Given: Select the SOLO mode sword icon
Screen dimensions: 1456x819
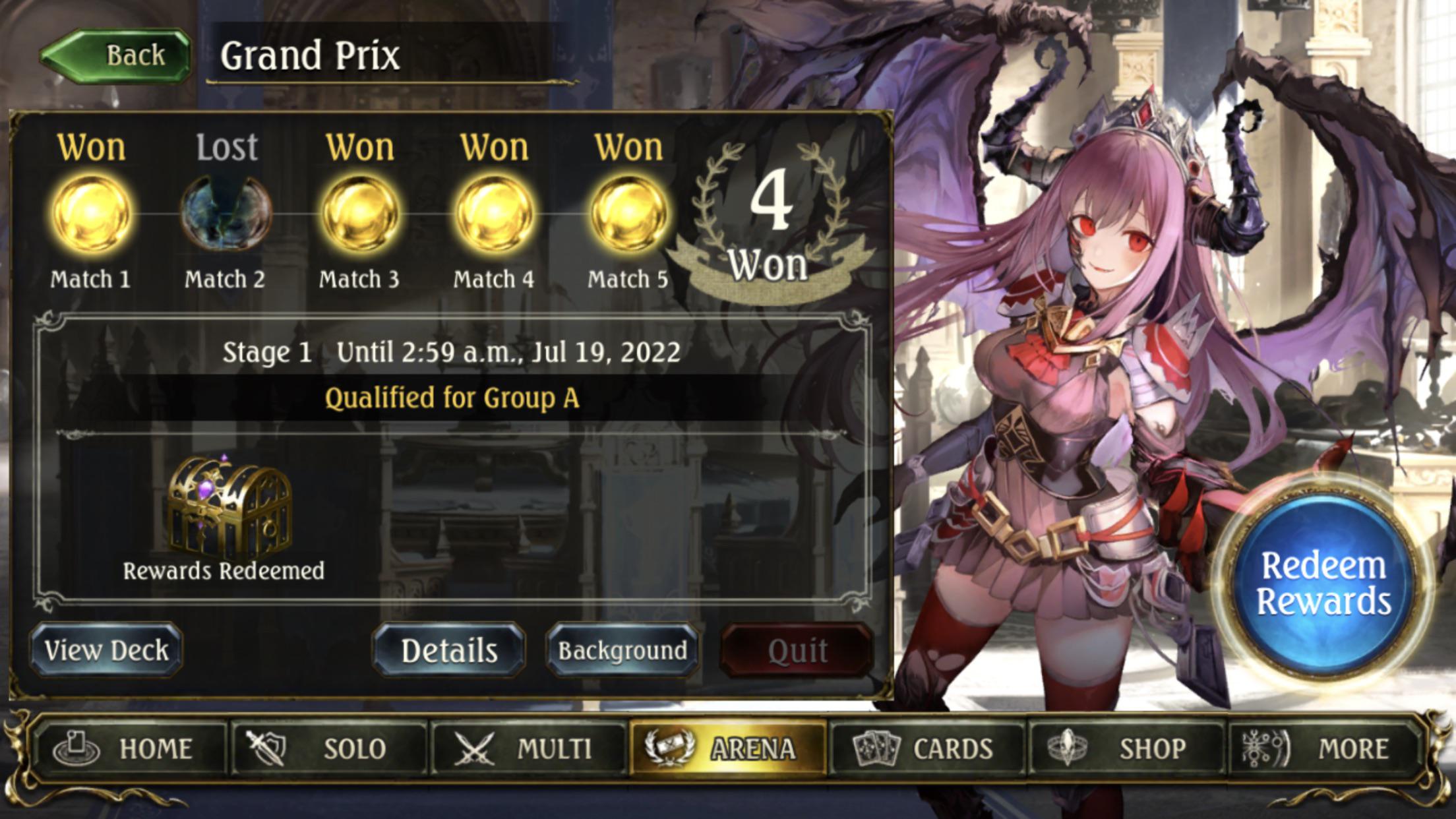Looking at the screenshot, I should point(266,747).
